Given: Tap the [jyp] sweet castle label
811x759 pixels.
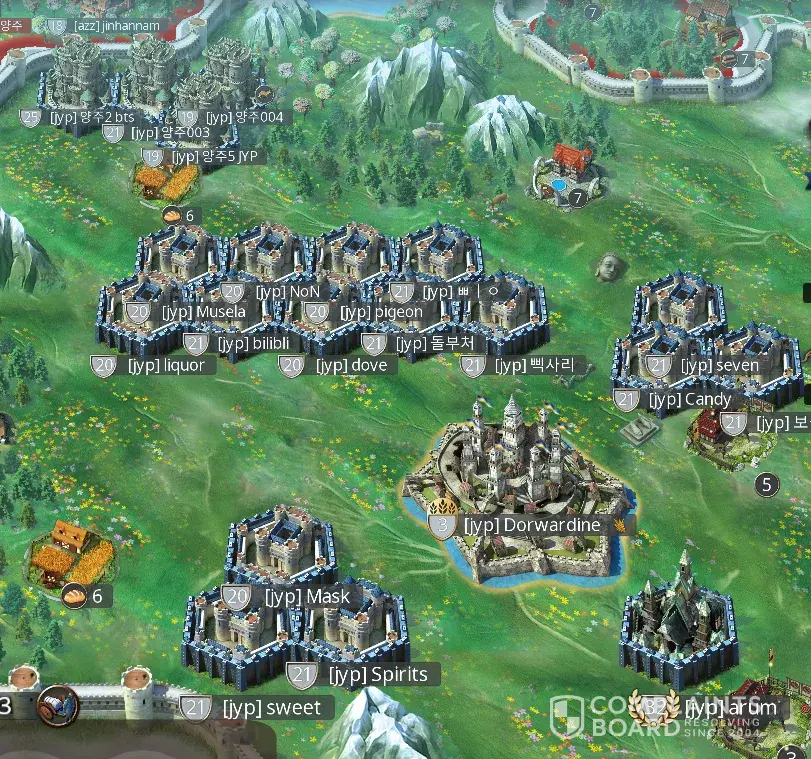Looking at the screenshot, I should 271,708.
